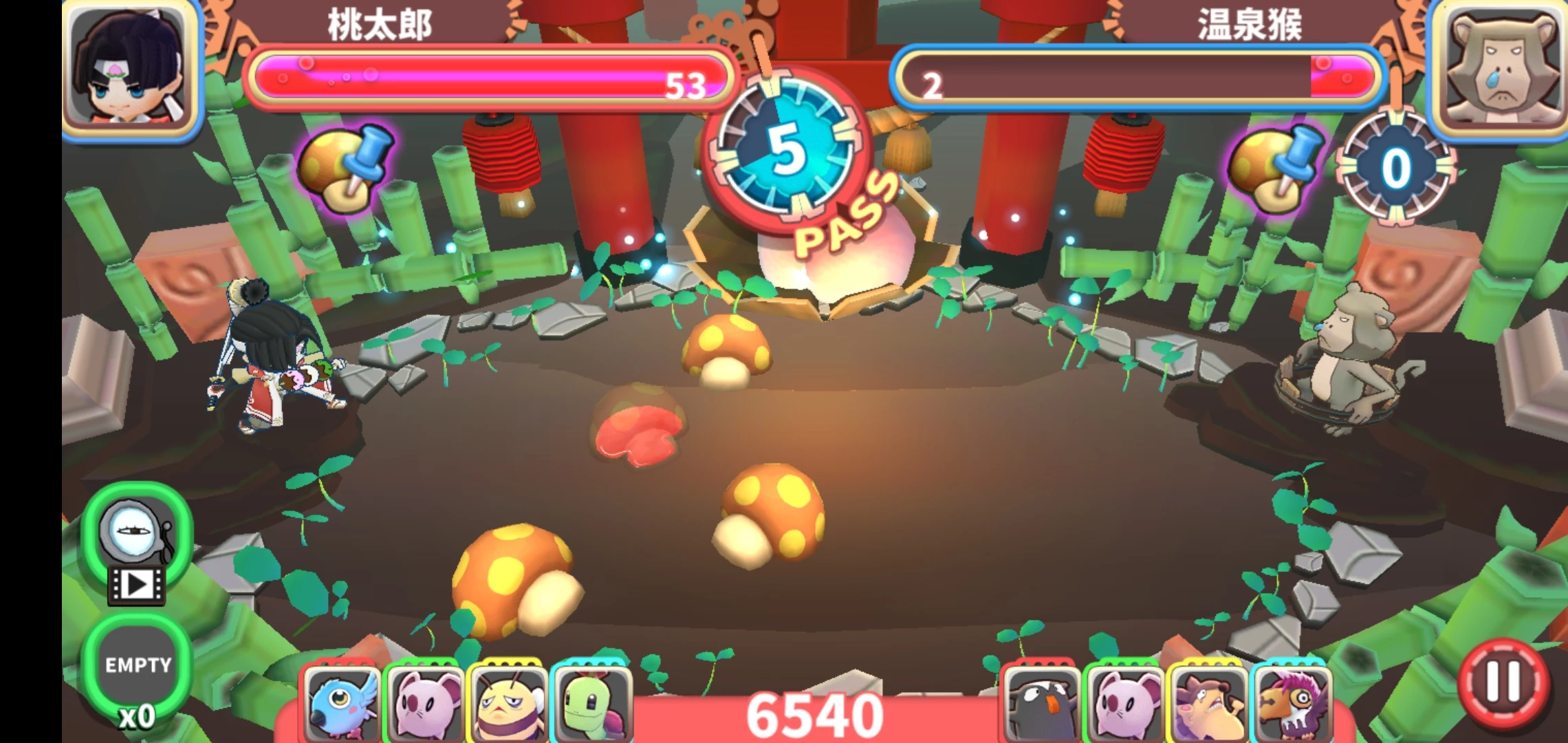The height and width of the screenshot is (743, 1568).
Task: Watch the video ad for the monocle item
Action: click(x=136, y=545)
